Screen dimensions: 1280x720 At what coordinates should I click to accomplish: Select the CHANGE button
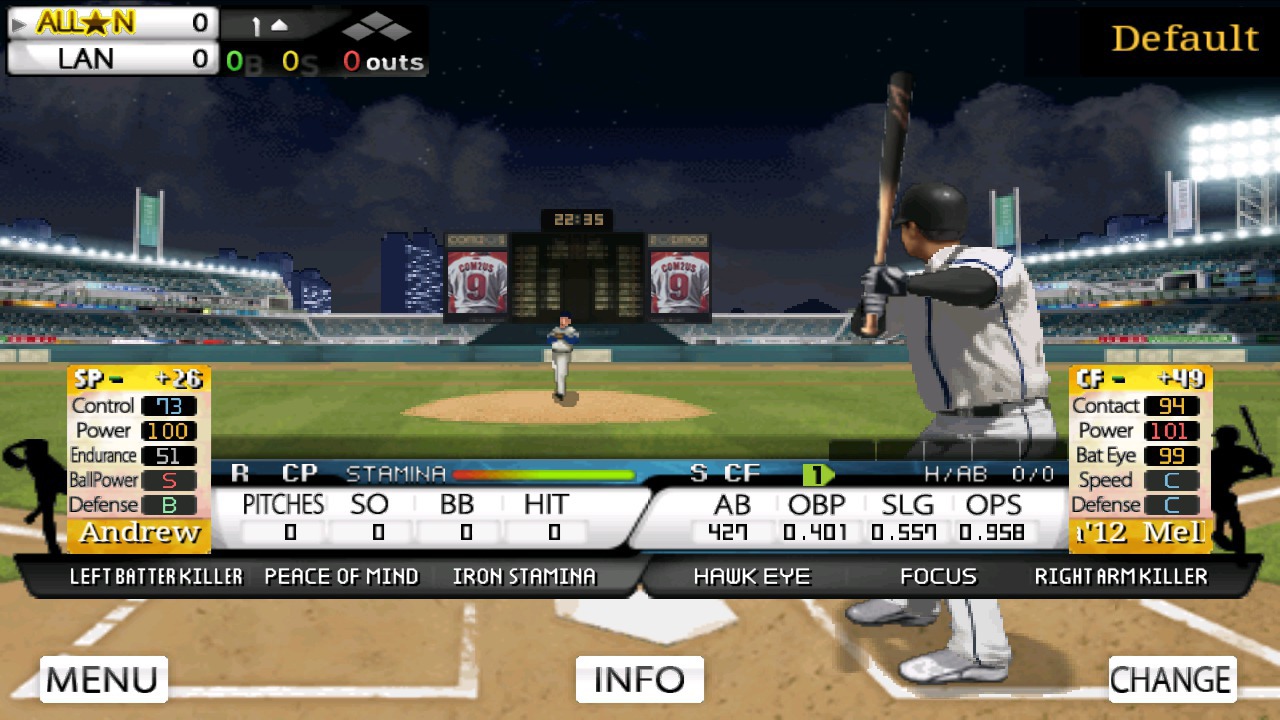click(x=1172, y=679)
